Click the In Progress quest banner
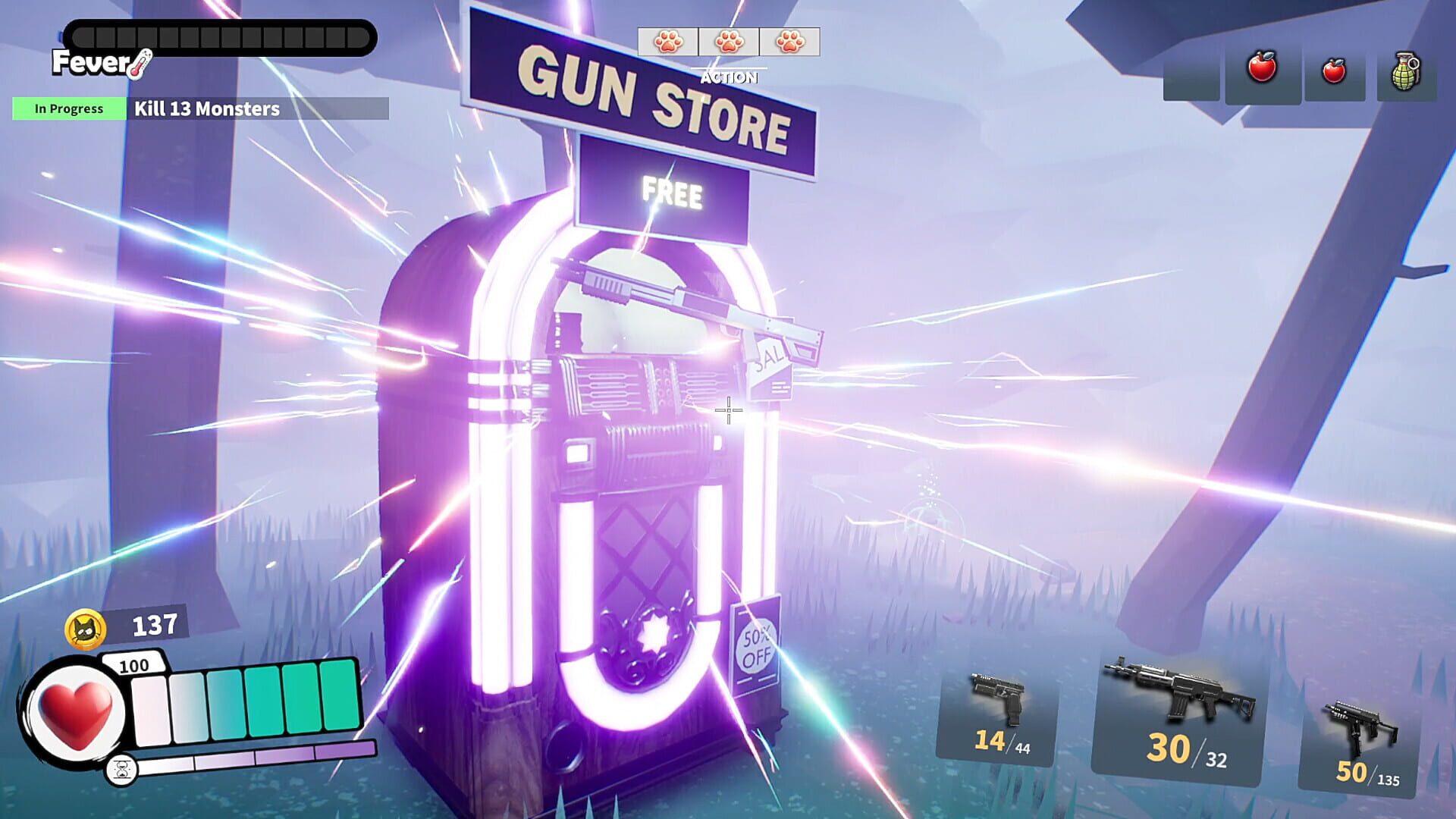The image size is (1456, 819). (68, 108)
